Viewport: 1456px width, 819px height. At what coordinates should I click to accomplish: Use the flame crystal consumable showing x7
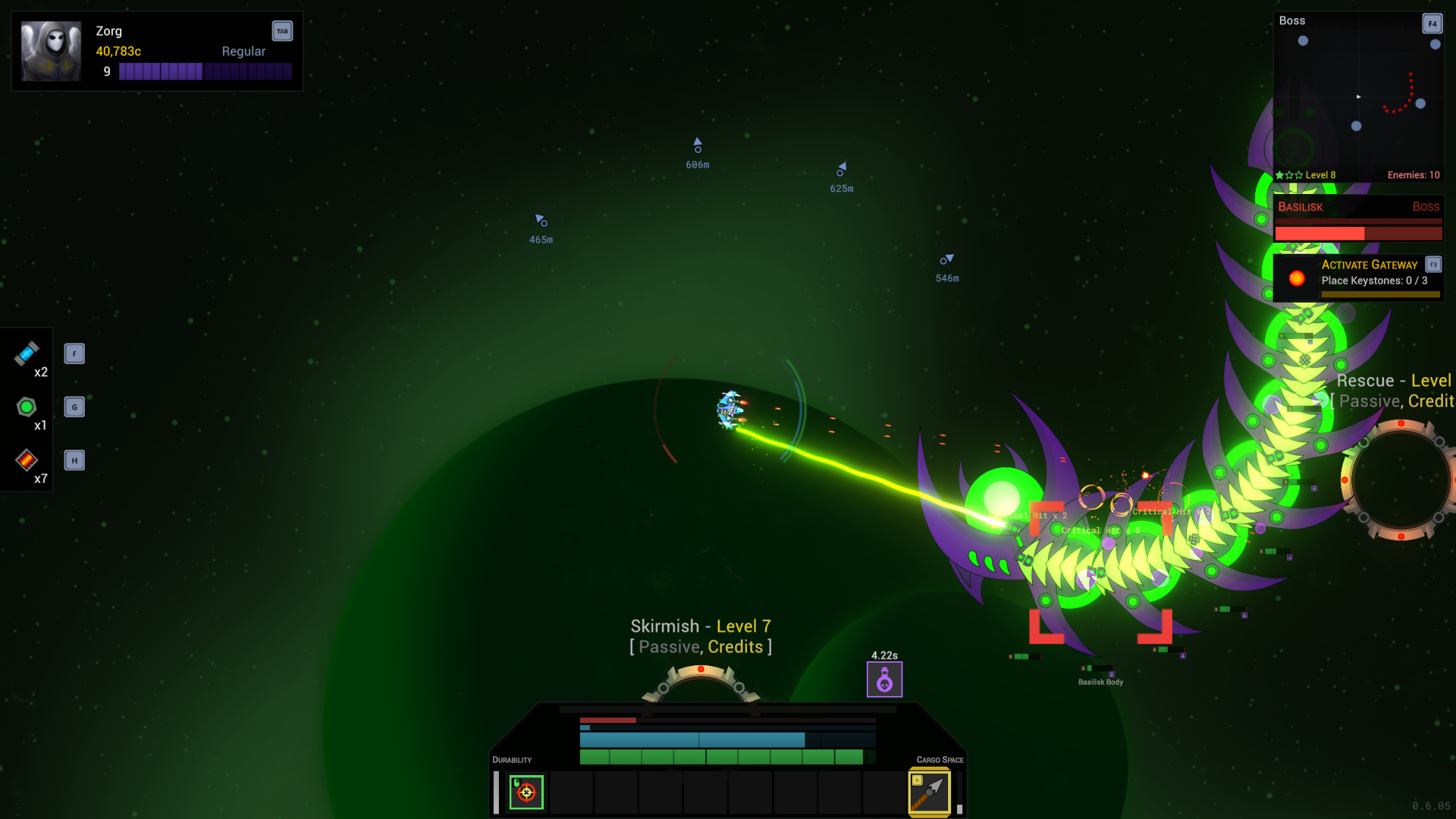pyautogui.click(x=27, y=459)
